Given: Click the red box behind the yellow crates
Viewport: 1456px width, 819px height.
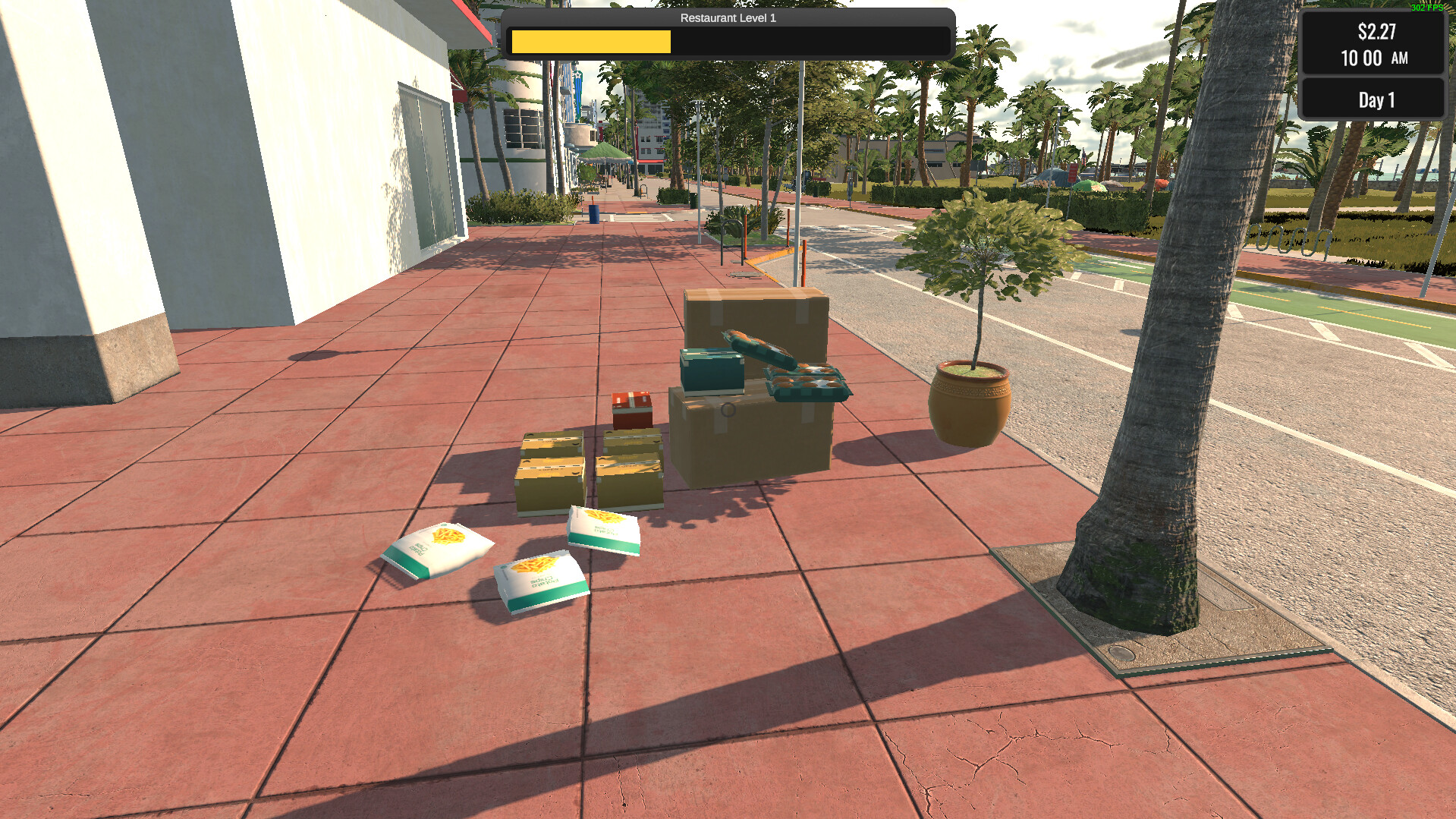Looking at the screenshot, I should [631, 409].
